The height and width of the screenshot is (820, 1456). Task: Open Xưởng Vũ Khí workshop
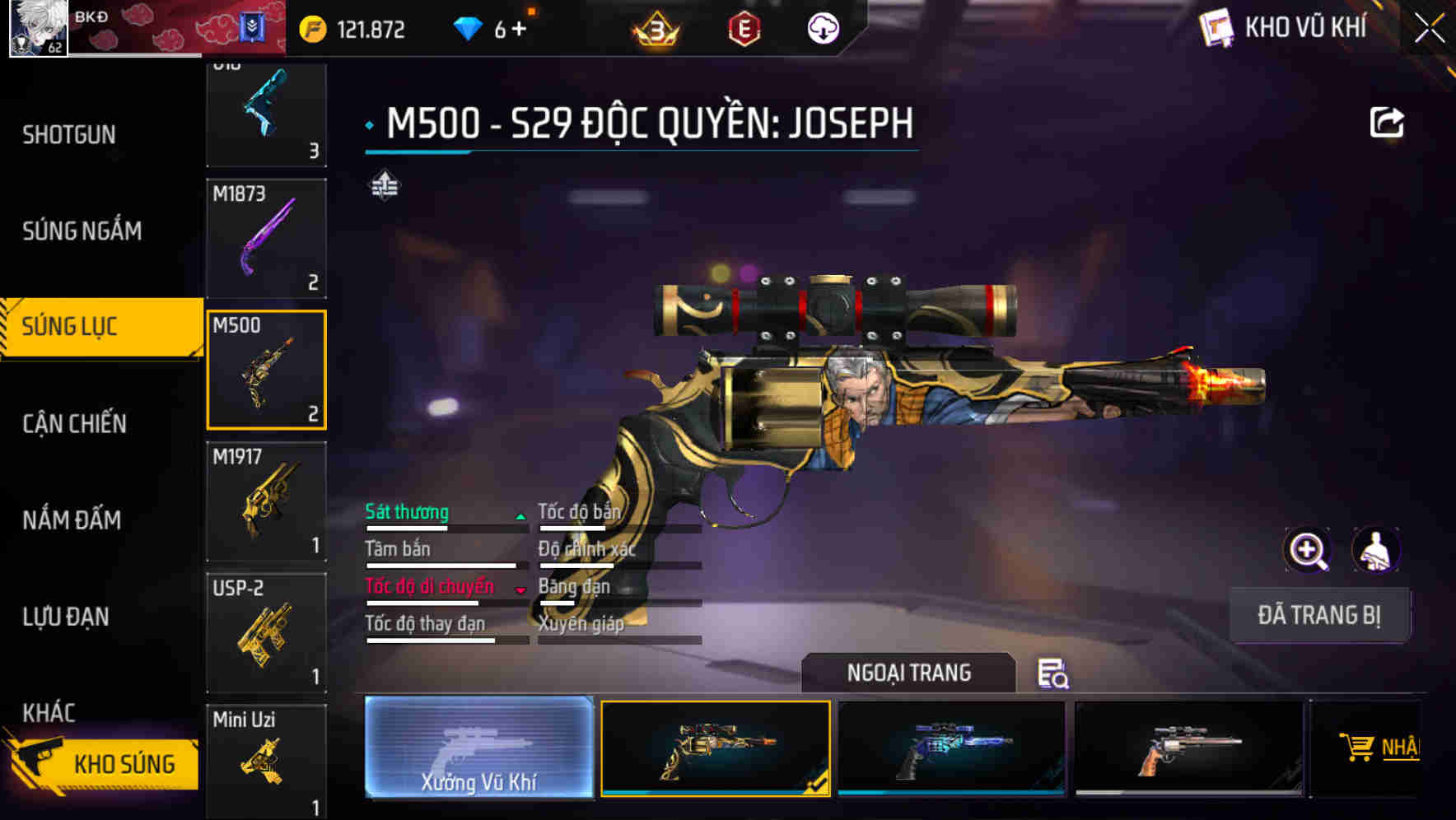478,748
